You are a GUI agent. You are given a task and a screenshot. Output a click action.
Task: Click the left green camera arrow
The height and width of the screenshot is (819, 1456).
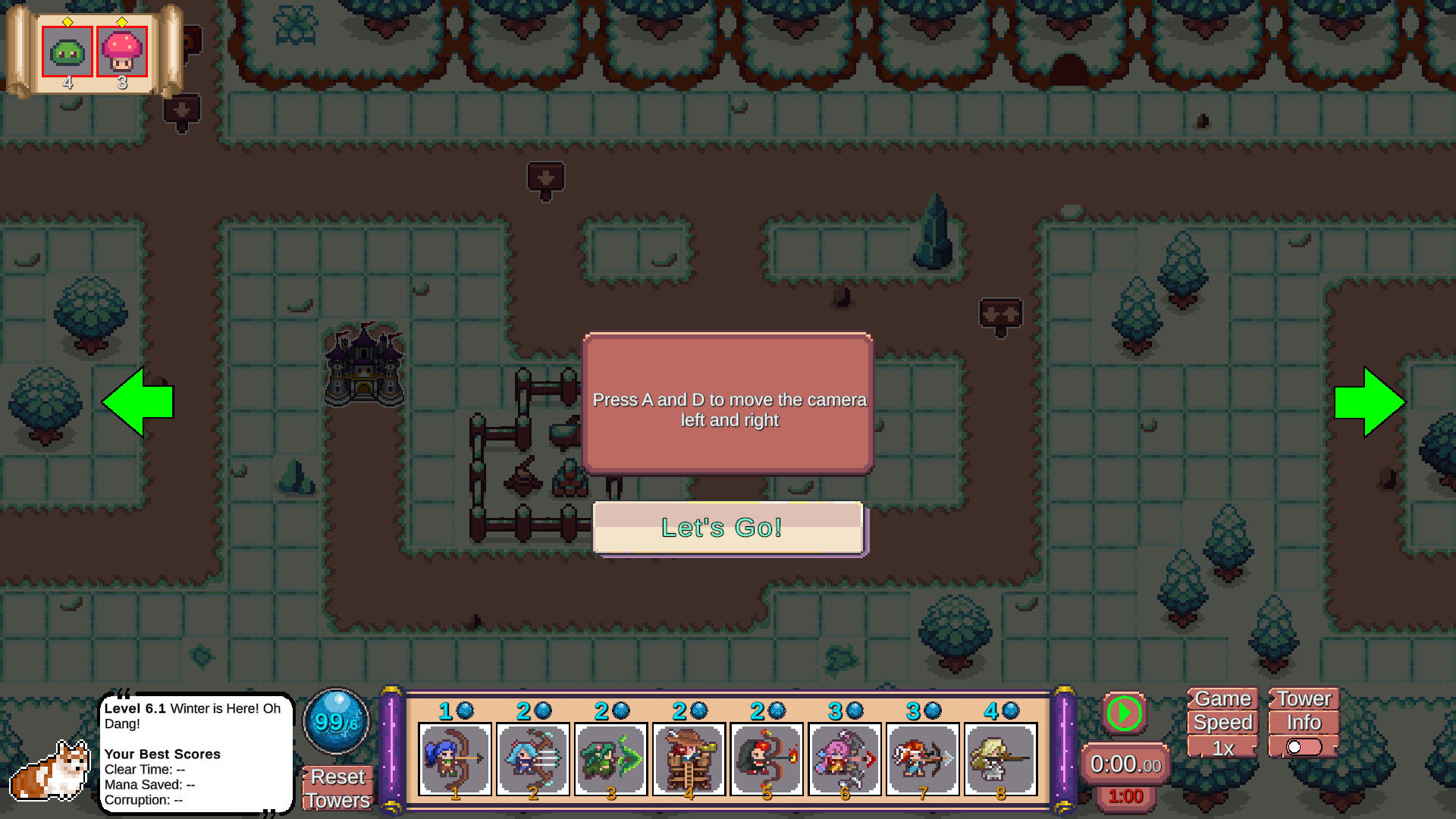(139, 403)
